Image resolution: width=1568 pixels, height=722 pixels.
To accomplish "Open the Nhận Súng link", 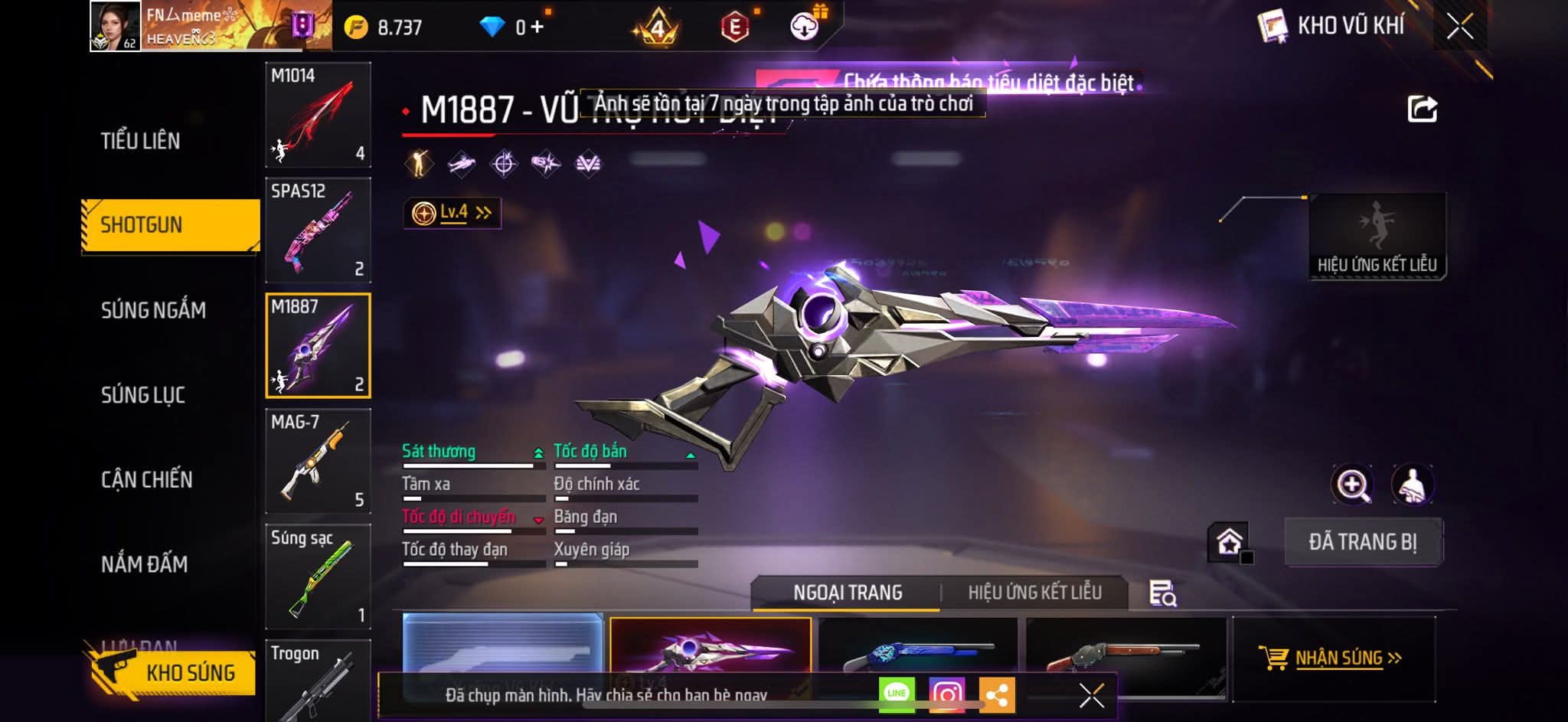I will [1332, 658].
